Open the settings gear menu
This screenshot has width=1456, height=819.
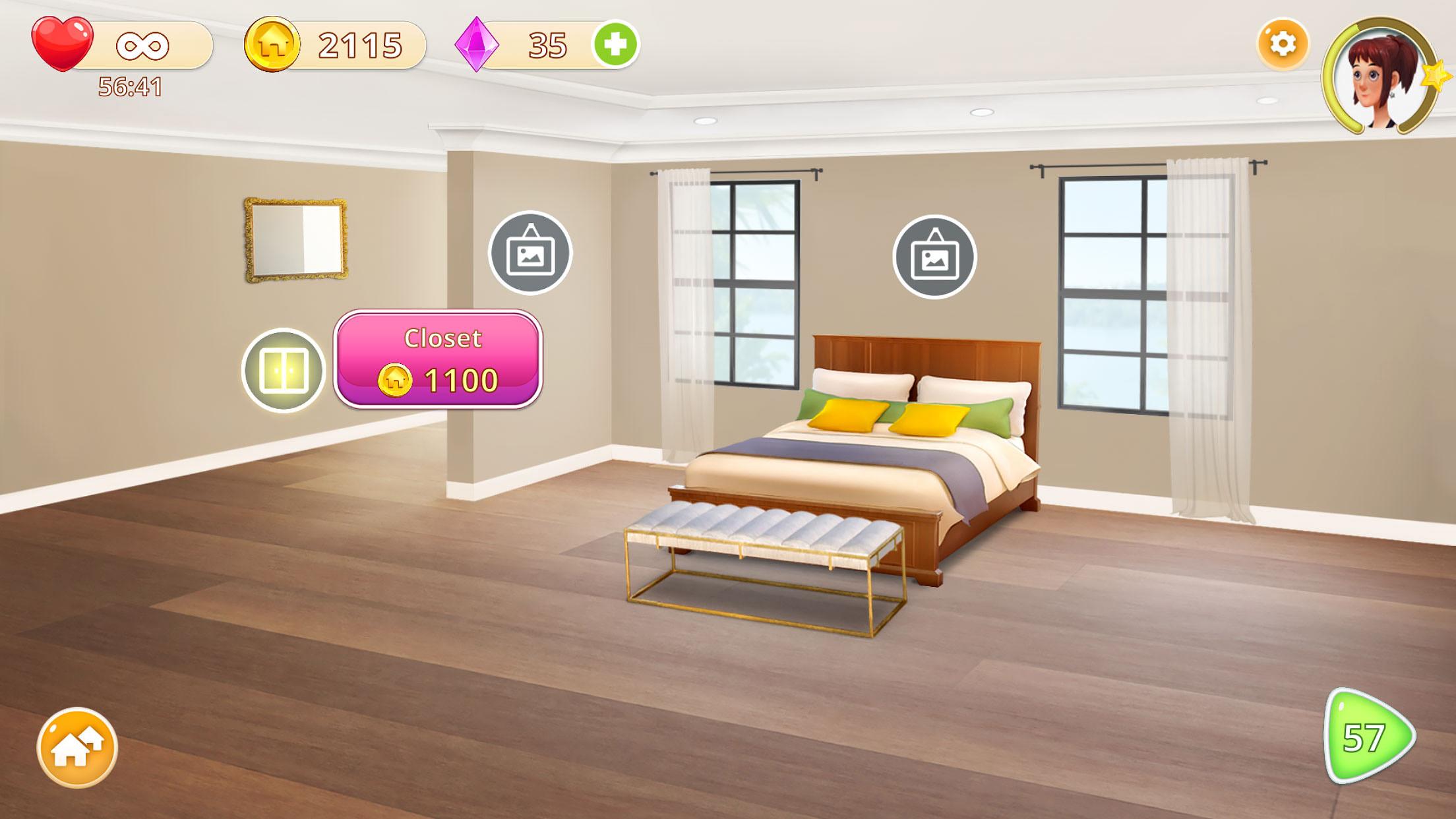point(1283,45)
